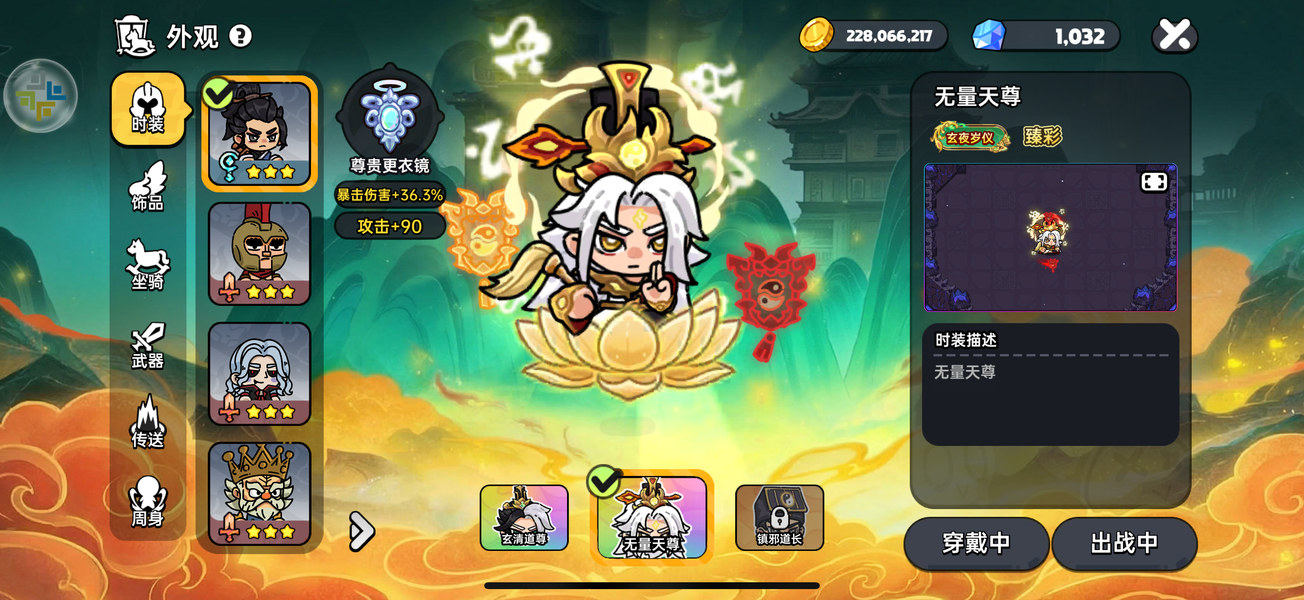Click the 出战中 deployed button
This screenshot has height=600, width=1304.
pyautogui.click(x=1124, y=544)
